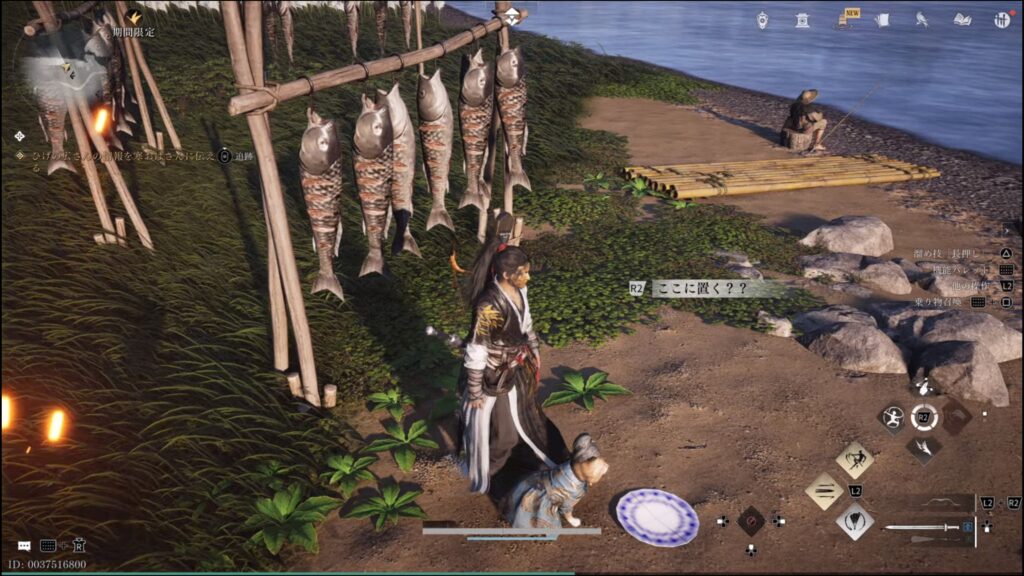Open the paper scrolls icon

click(x=882, y=19)
